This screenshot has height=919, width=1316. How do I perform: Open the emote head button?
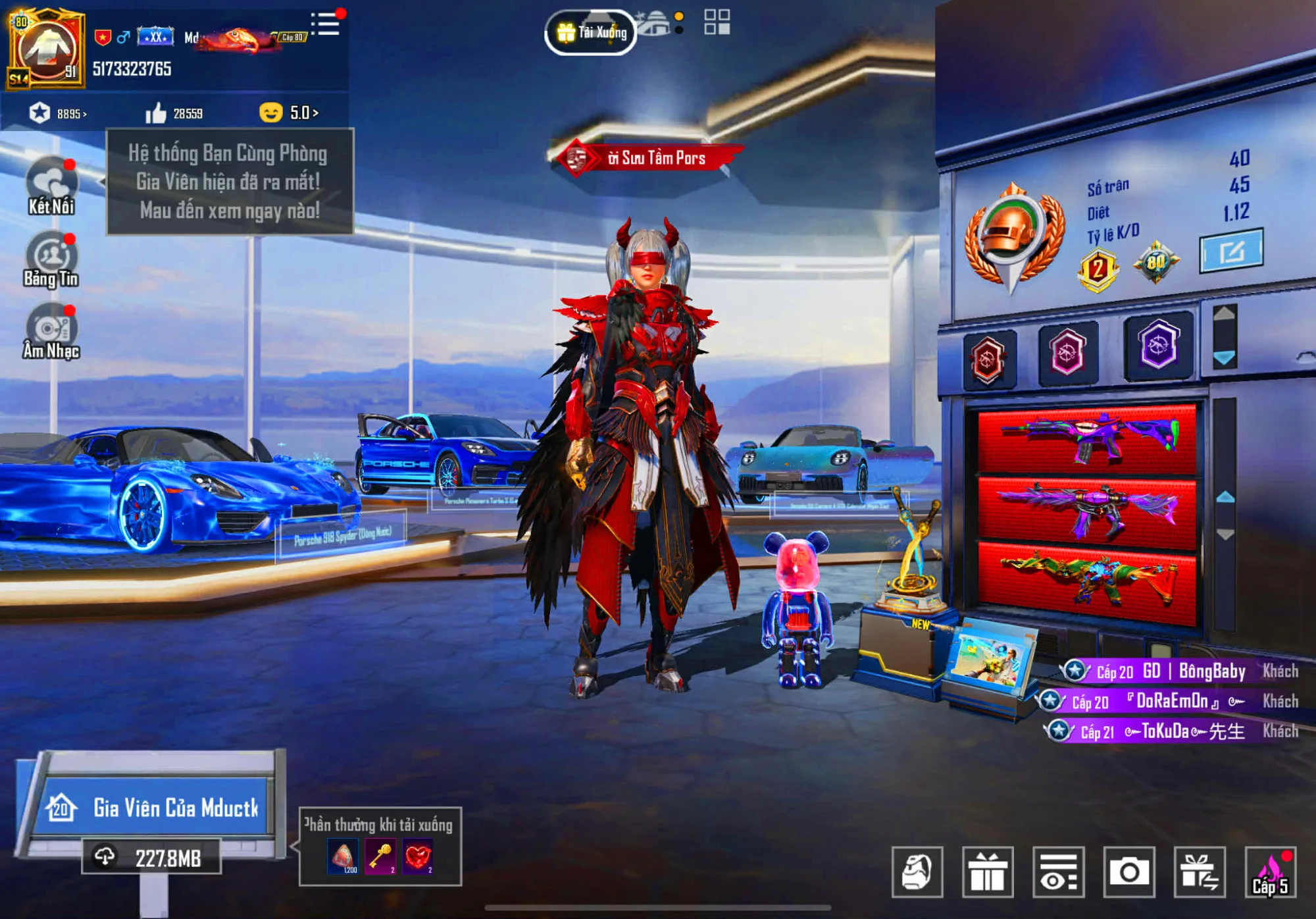tap(917, 872)
